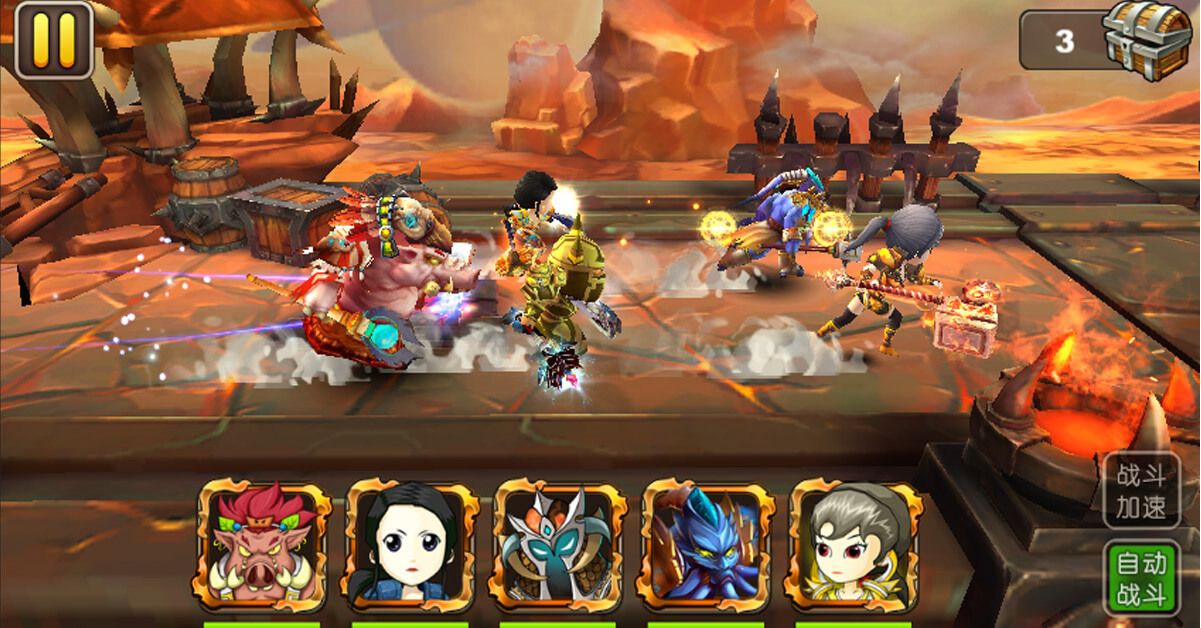Activate the silver-masked armored hero portrait
Viewport: 1201px width, 628px height.
pos(559,545)
